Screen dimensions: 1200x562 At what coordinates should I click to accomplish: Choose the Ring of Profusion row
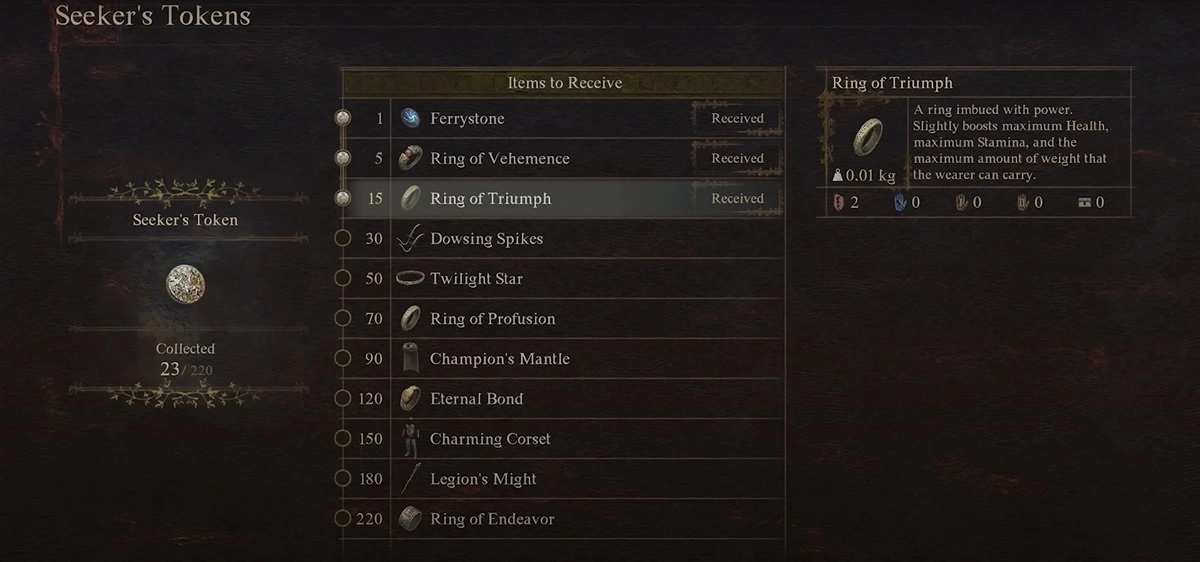coord(560,319)
